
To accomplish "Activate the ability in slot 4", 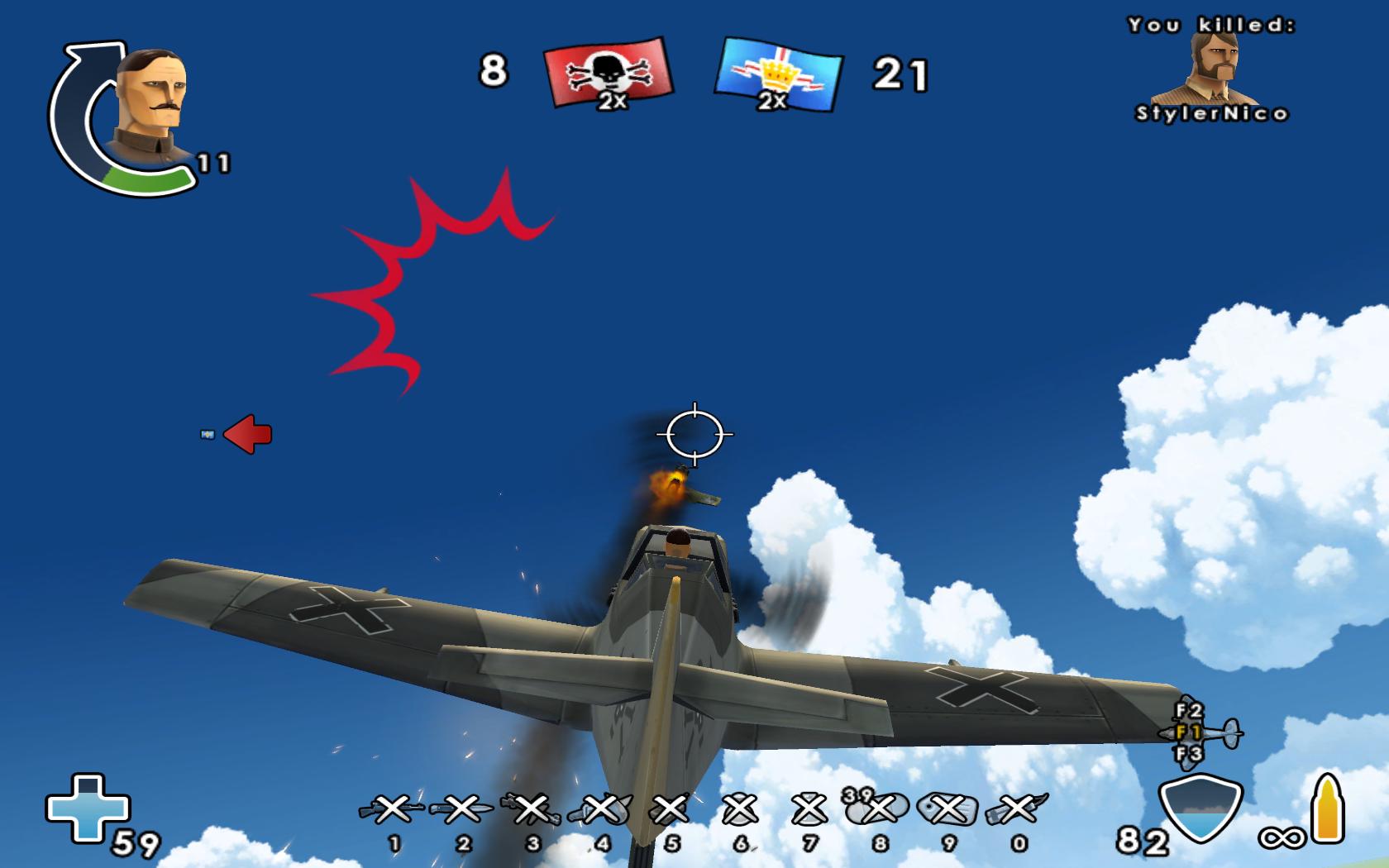I will pos(602,810).
